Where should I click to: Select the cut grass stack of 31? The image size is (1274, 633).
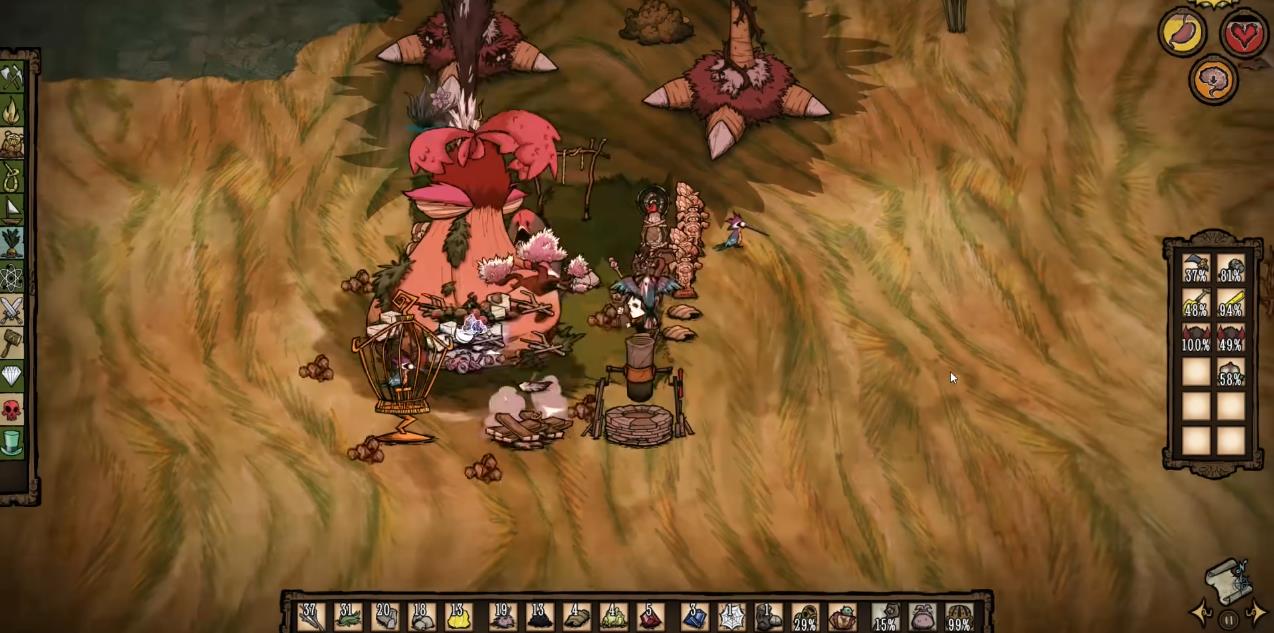coord(346,616)
